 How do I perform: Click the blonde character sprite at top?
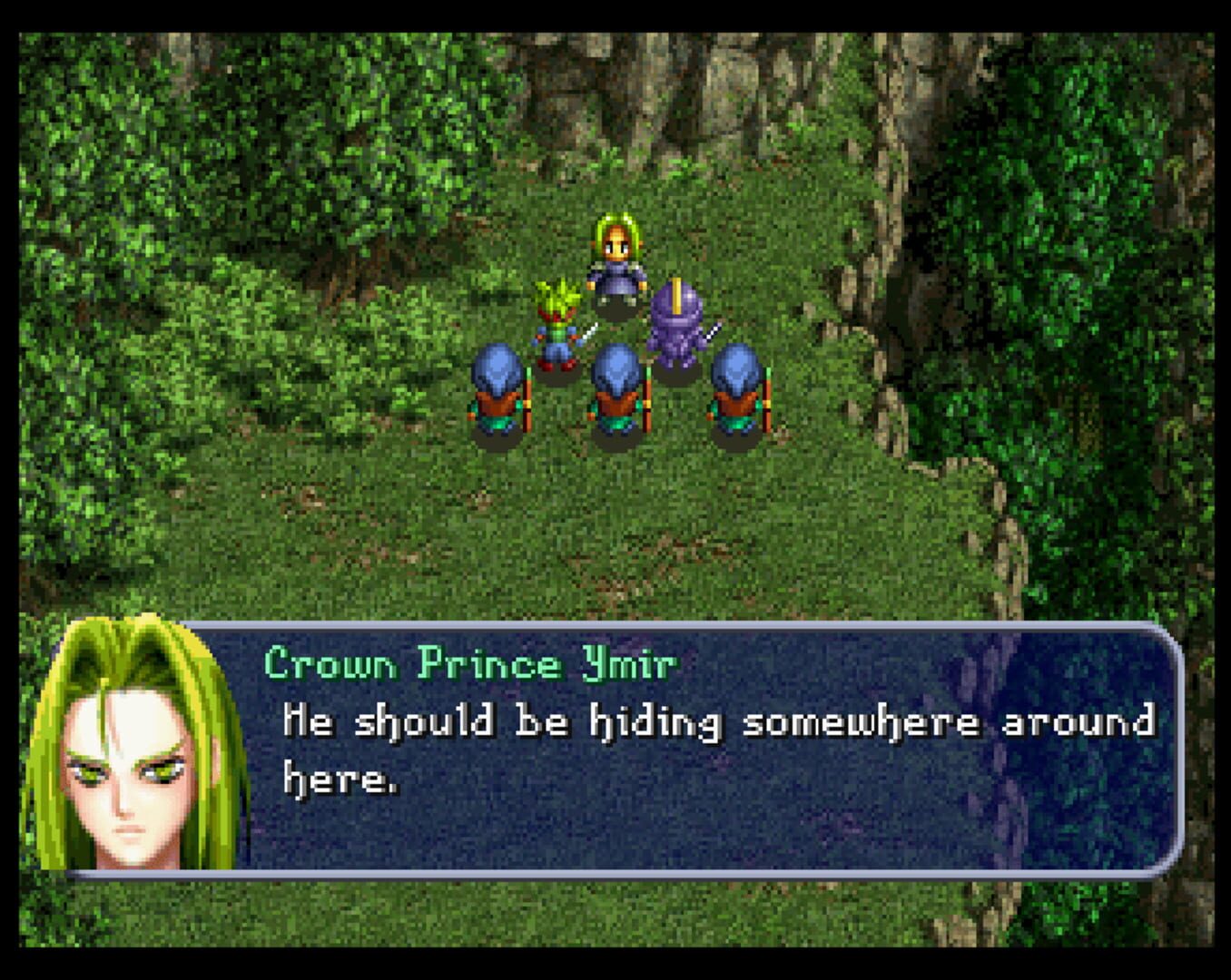point(617,263)
